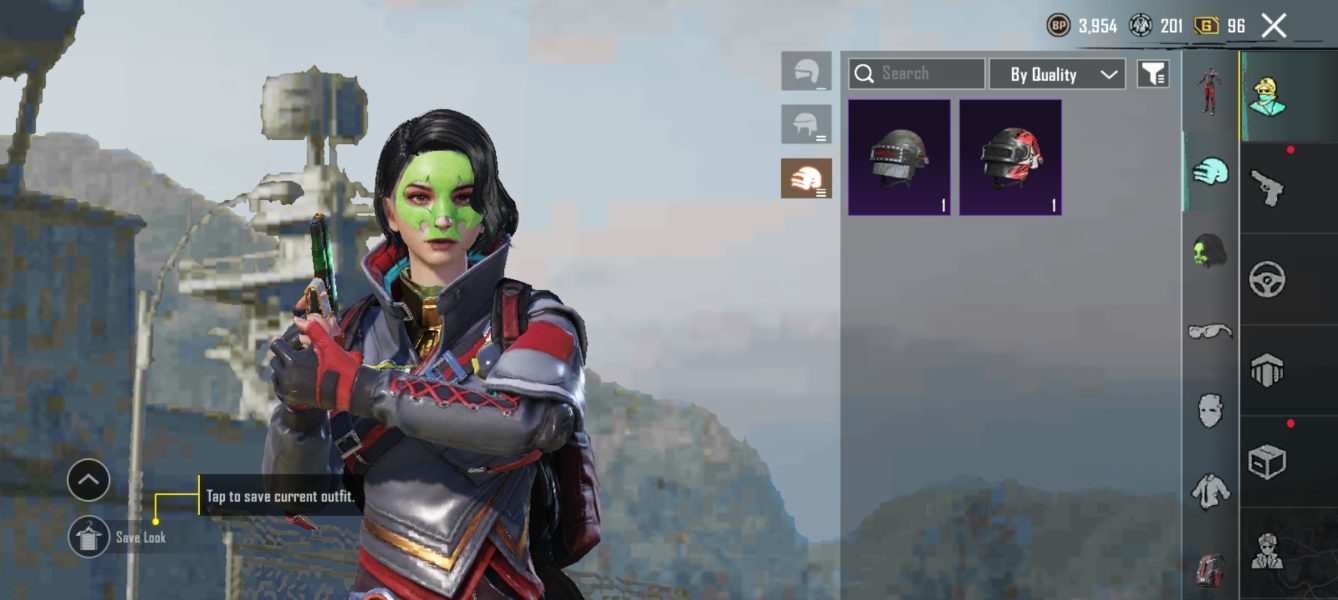The height and width of the screenshot is (600, 1338).
Task: Switch to the vehicle skins tab
Action: coord(1267,279)
